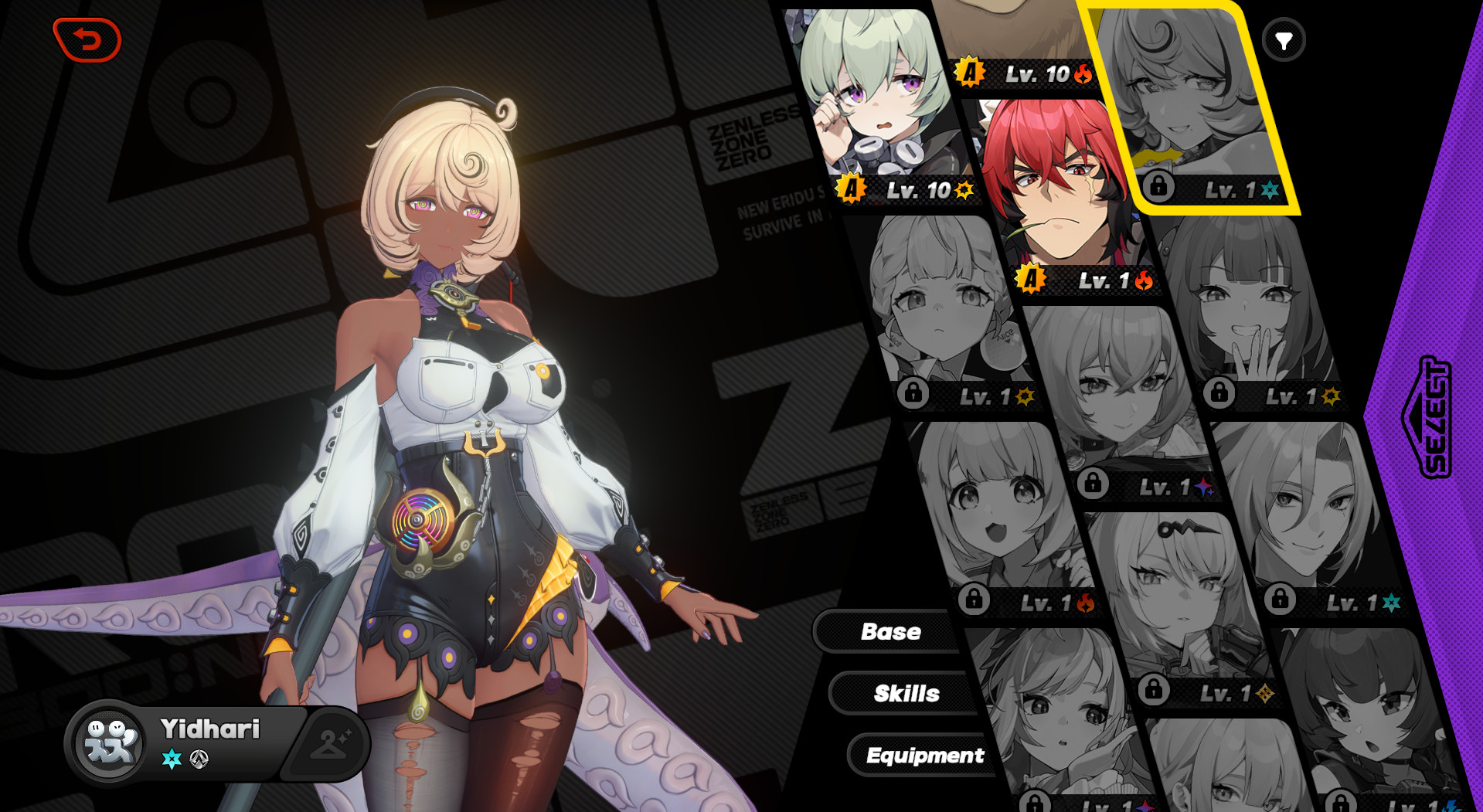Click the red back arrow icon

[x=88, y=40]
